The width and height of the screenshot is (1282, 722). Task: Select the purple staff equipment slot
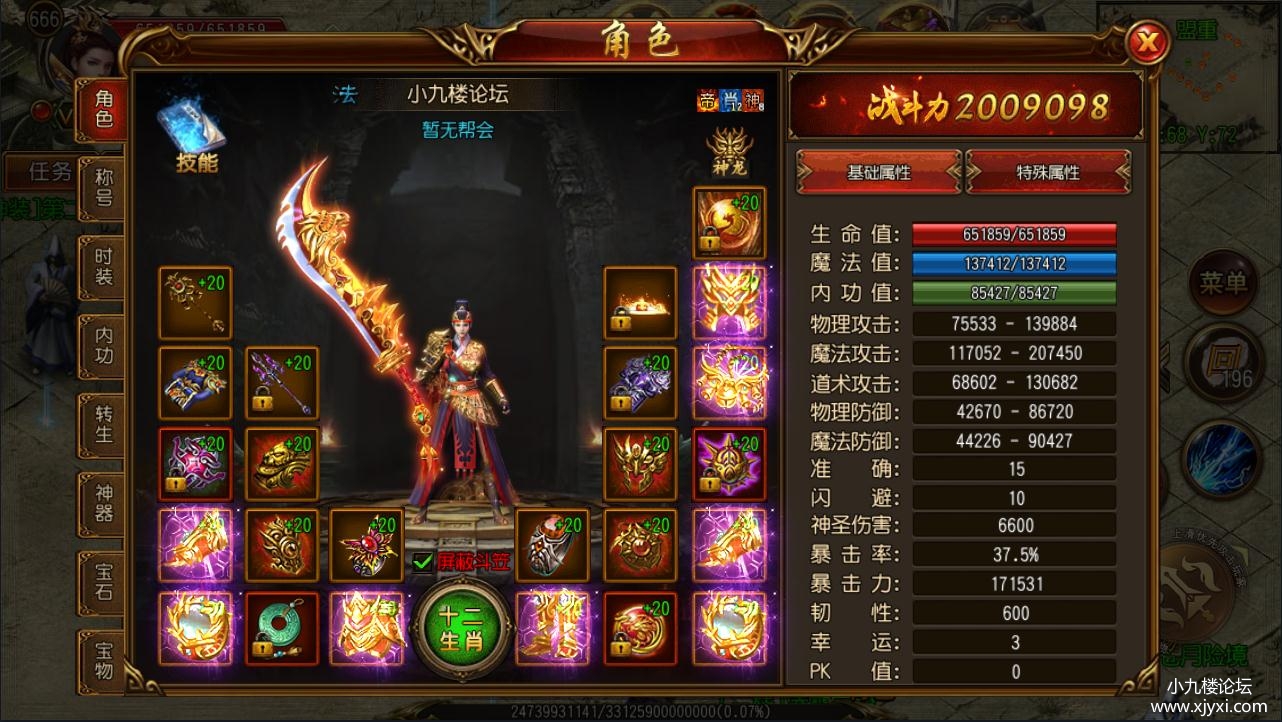[281, 383]
